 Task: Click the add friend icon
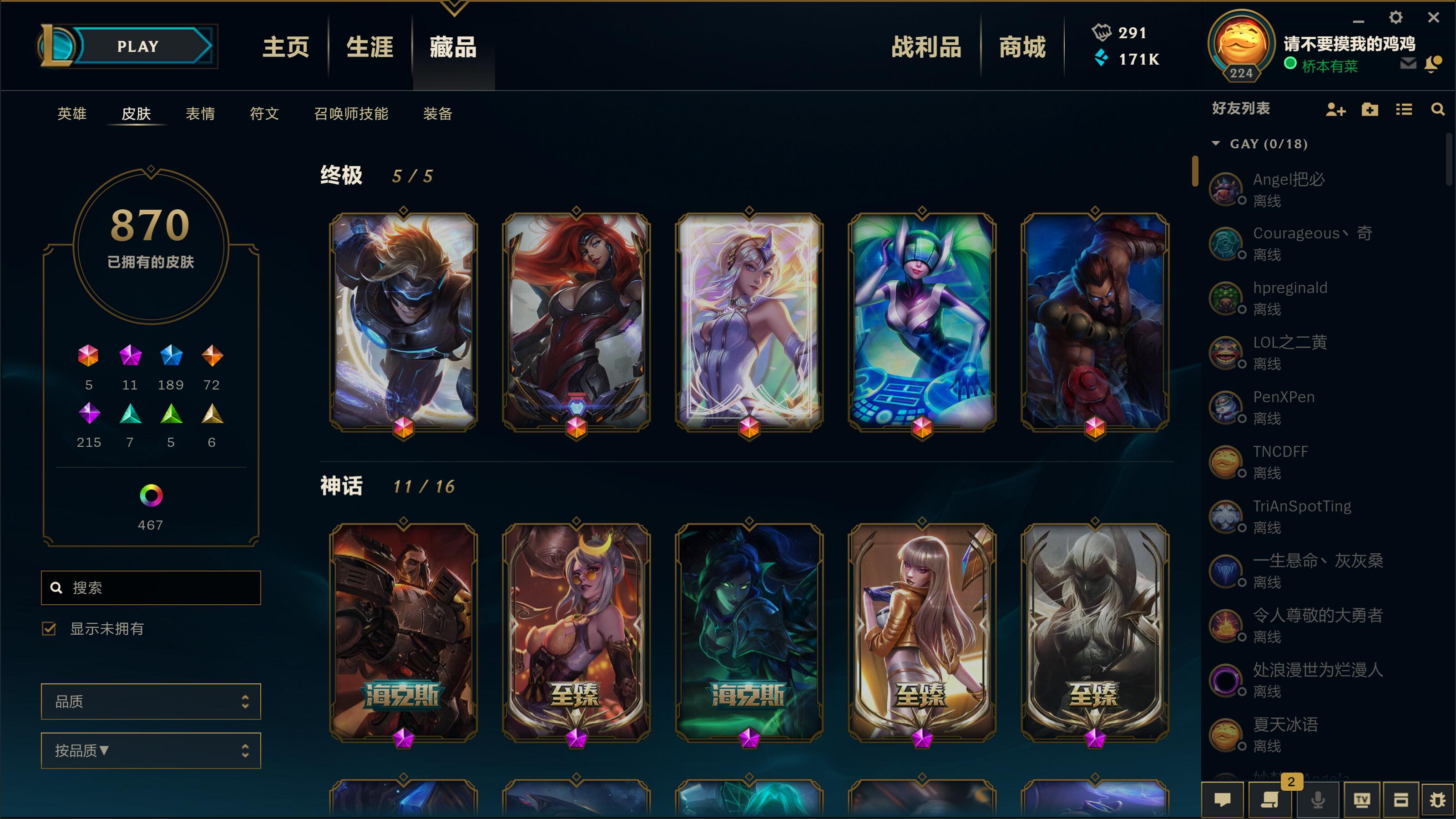pyautogui.click(x=1335, y=110)
